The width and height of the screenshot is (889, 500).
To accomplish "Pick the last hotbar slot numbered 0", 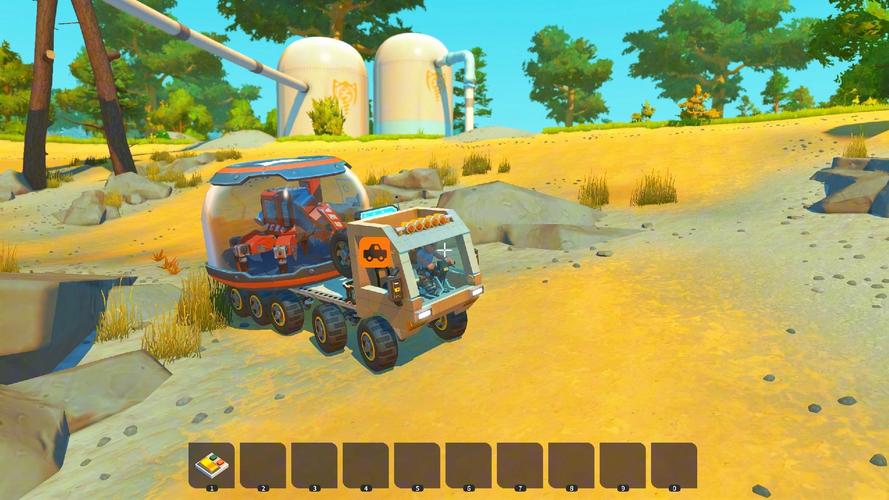I will pyautogui.click(x=674, y=465).
